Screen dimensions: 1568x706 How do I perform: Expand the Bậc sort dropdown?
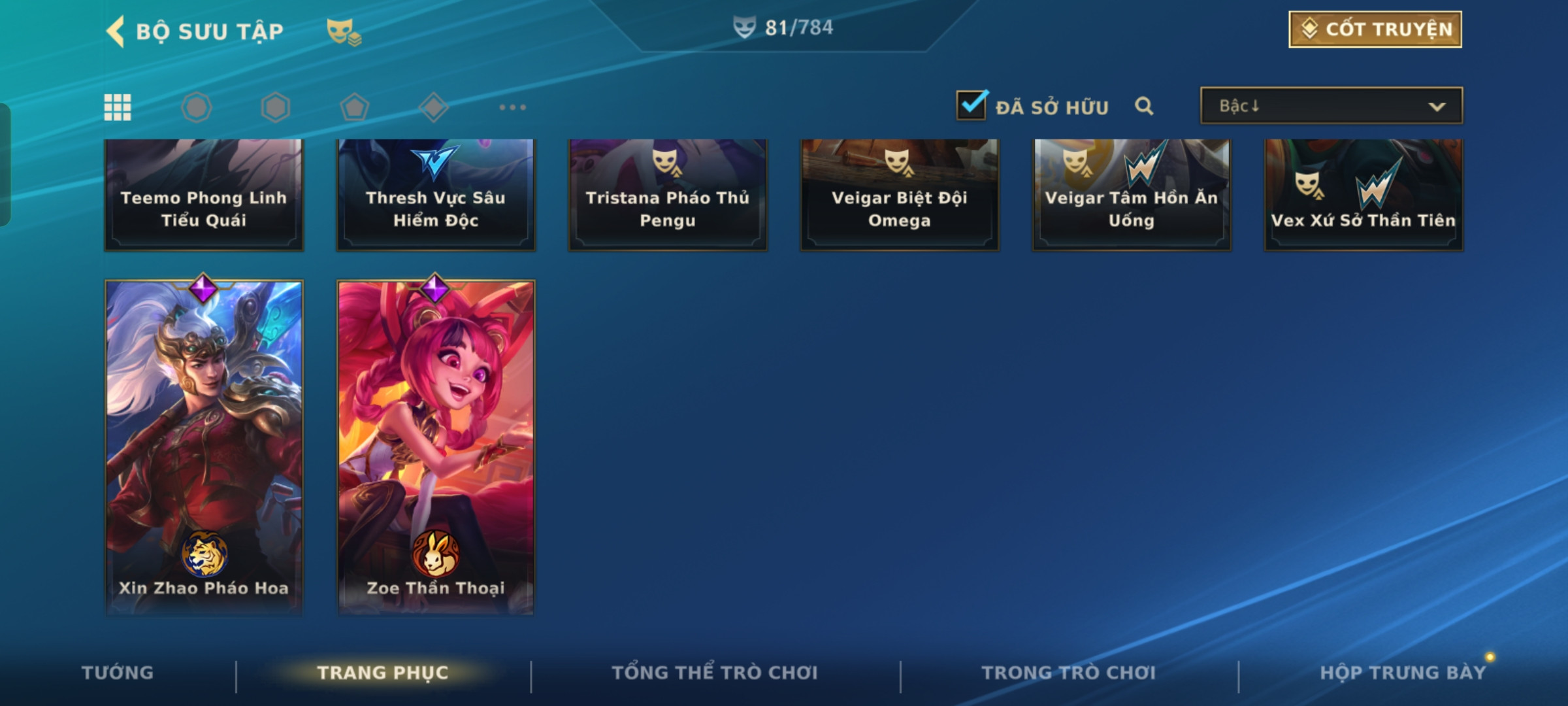tap(1331, 106)
